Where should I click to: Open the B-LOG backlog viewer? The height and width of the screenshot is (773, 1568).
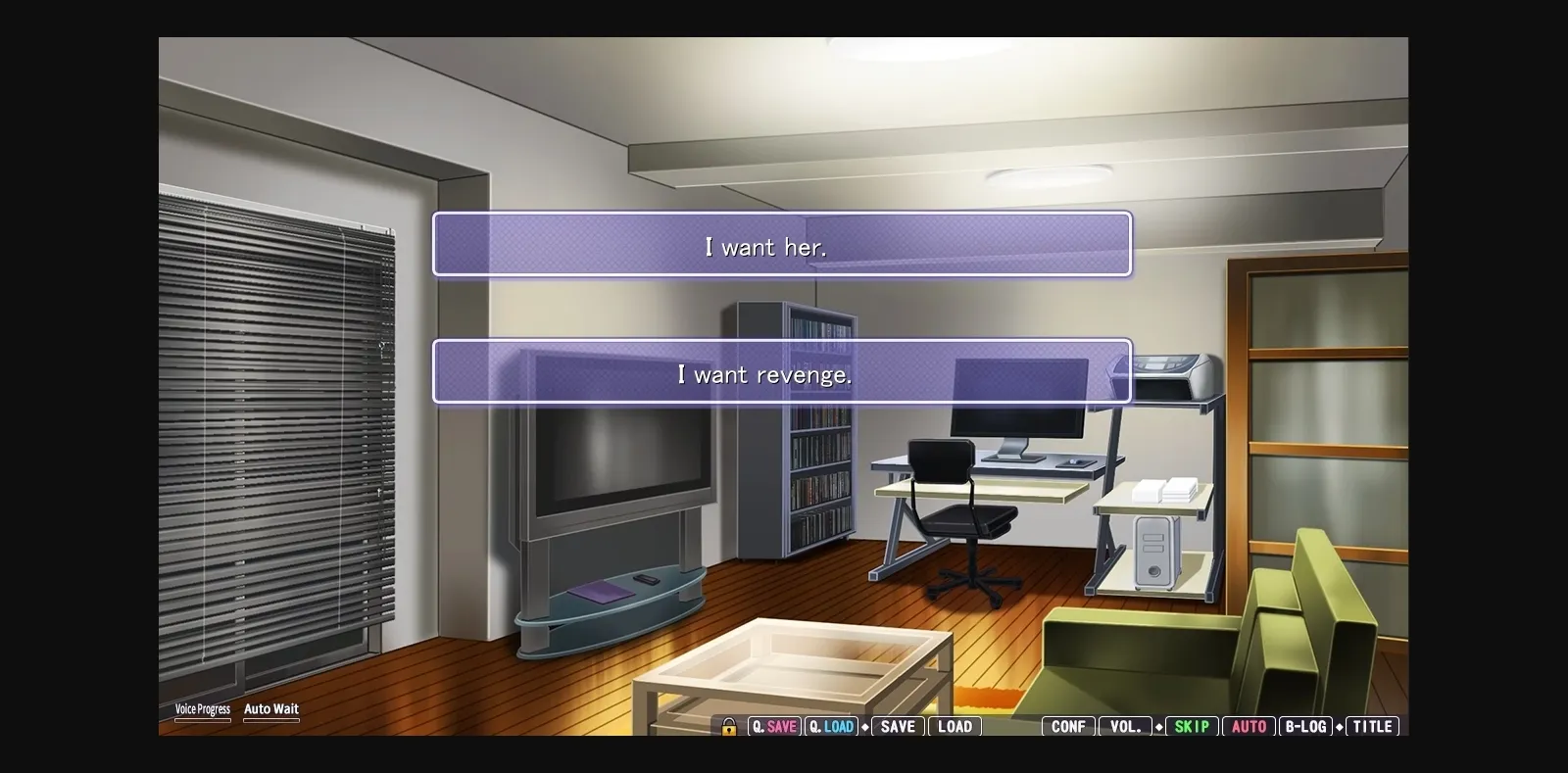point(1307,727)
